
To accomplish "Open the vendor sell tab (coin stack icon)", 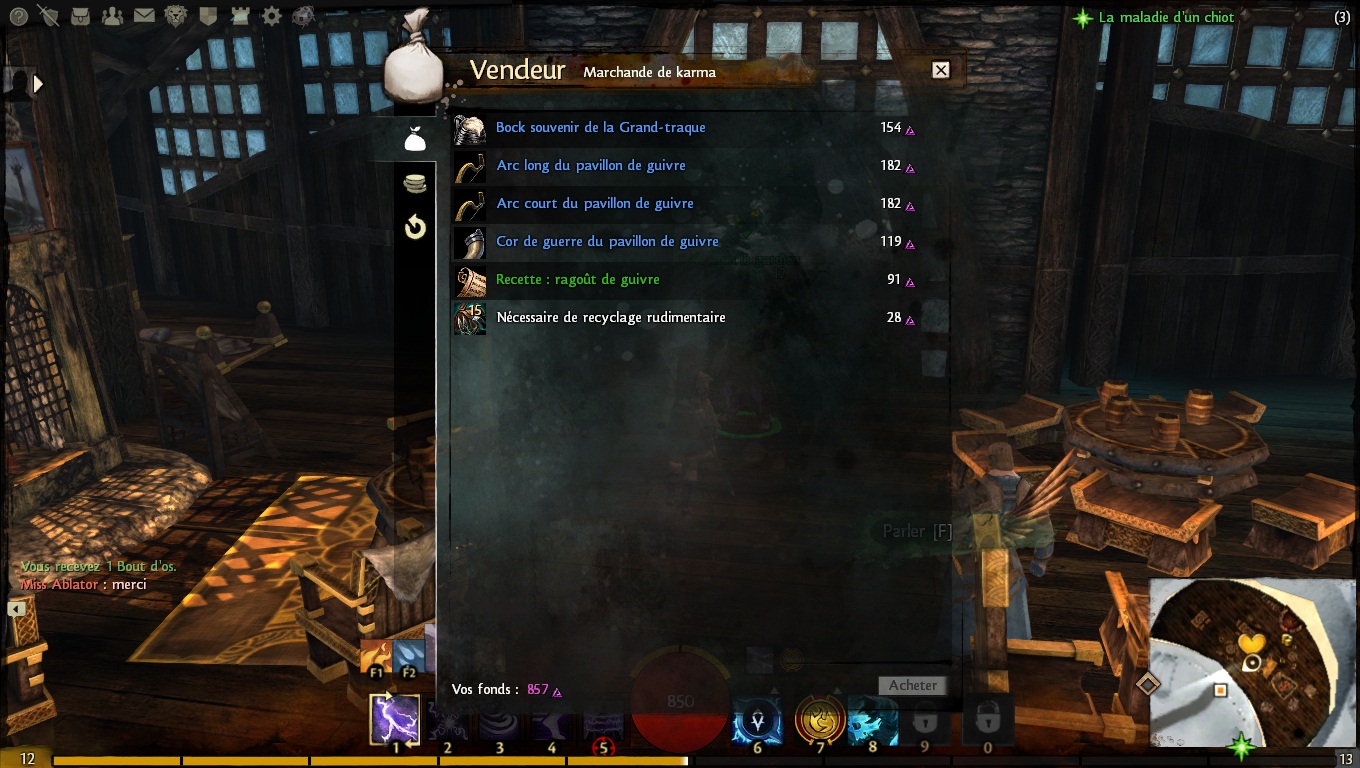I will (x=415, y=183).
